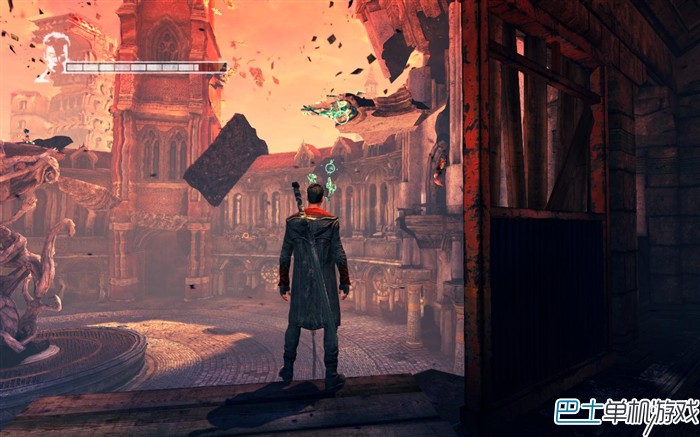The height and width of the screenshot is (437, 700).
Task: Click Dante's portrait icon beside the health bar
Action: point(53,52)
